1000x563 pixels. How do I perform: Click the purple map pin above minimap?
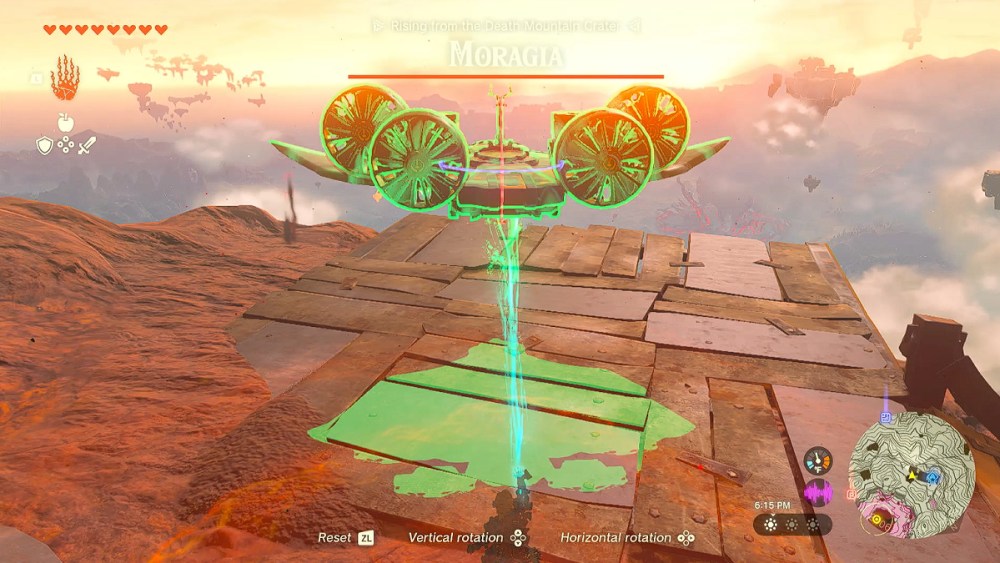click(x=886, y=417)
